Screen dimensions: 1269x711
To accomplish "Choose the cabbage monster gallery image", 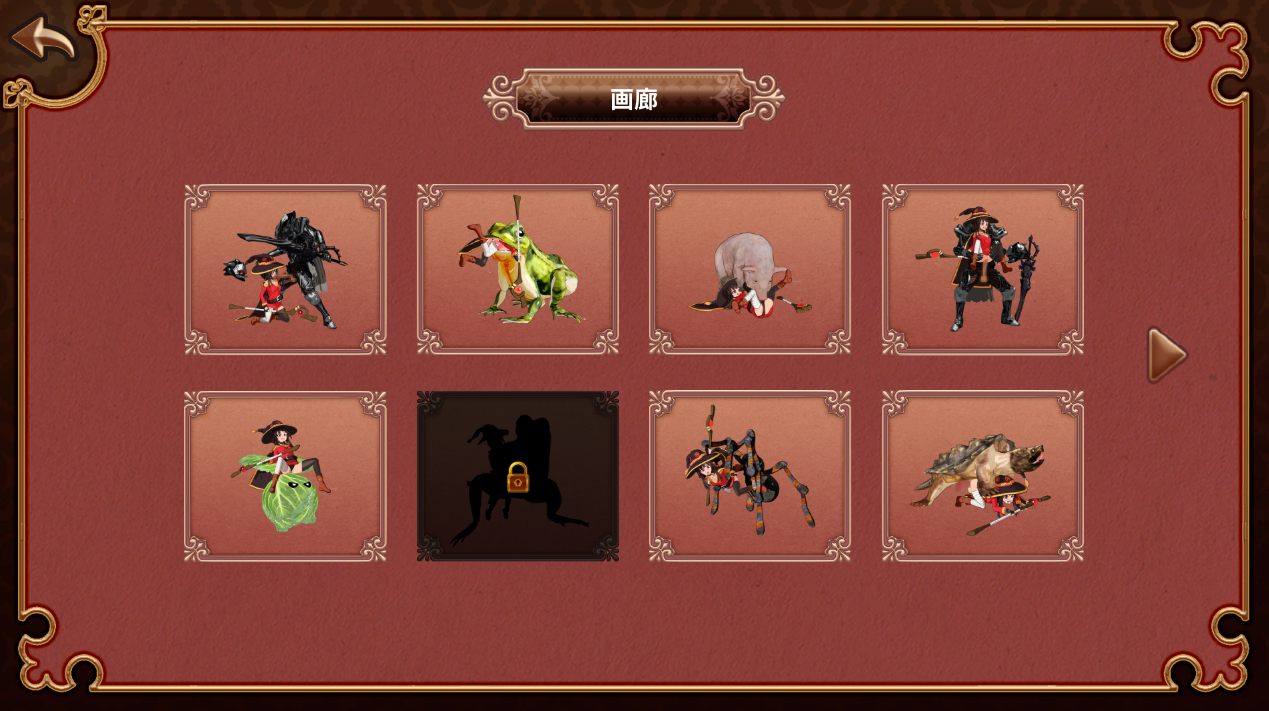I will (285, 476).
